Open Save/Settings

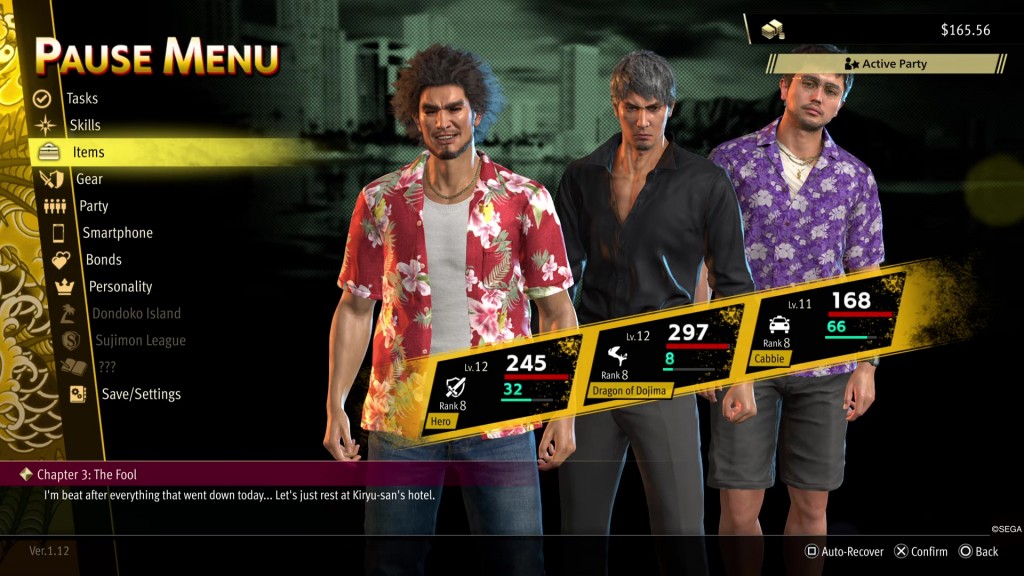tap(141, 394)
